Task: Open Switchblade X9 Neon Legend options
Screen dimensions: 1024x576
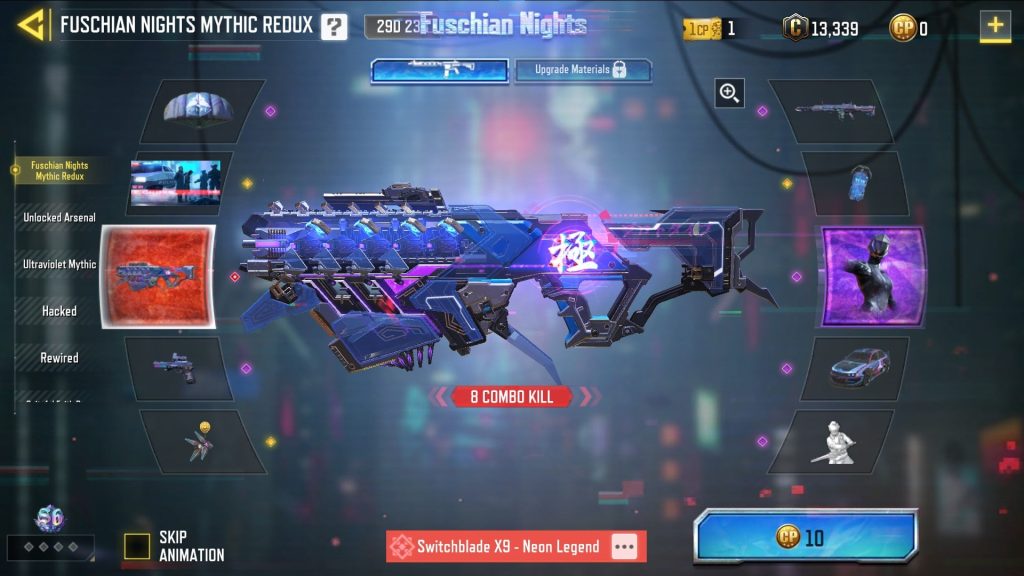Action: [x=625, y=547]
